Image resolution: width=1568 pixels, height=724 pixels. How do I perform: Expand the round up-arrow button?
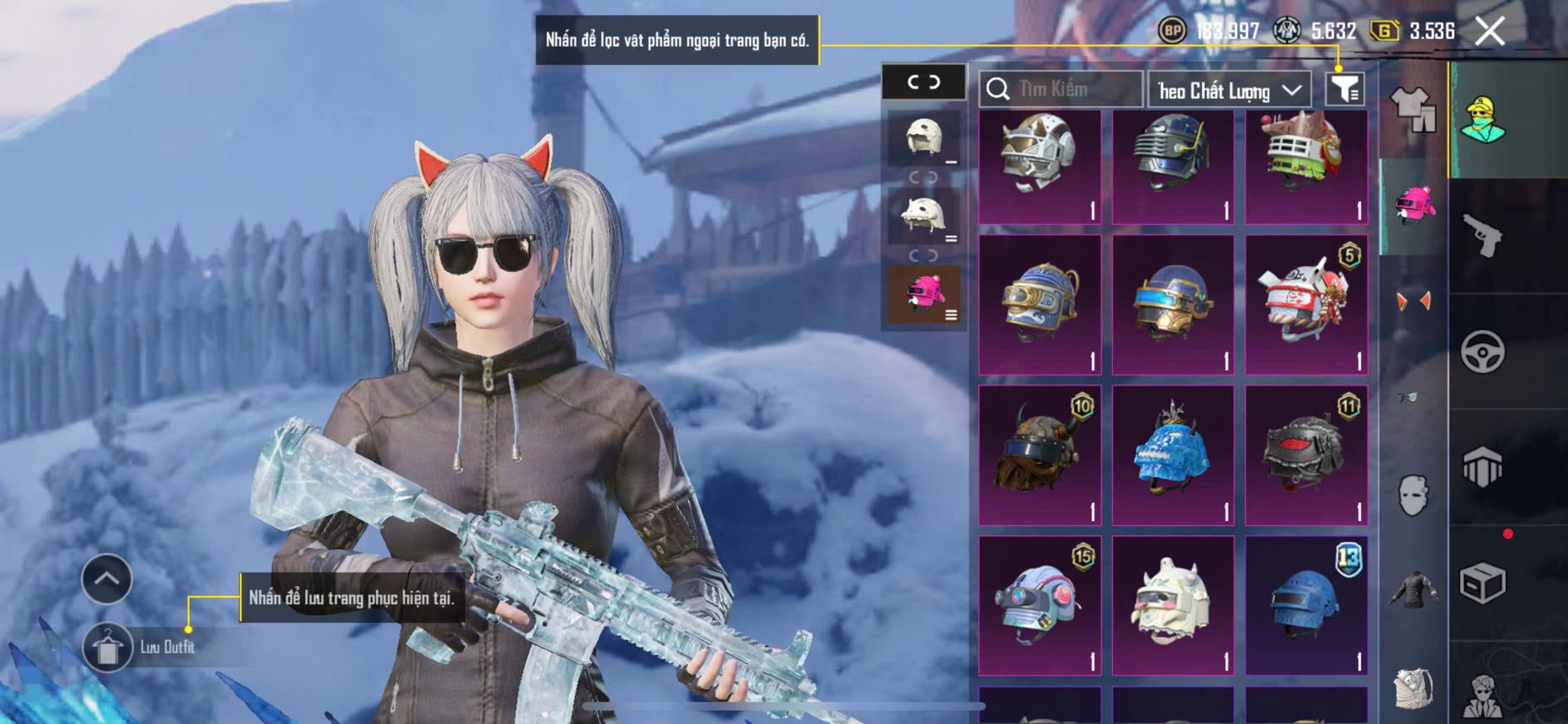click(106, 578)
